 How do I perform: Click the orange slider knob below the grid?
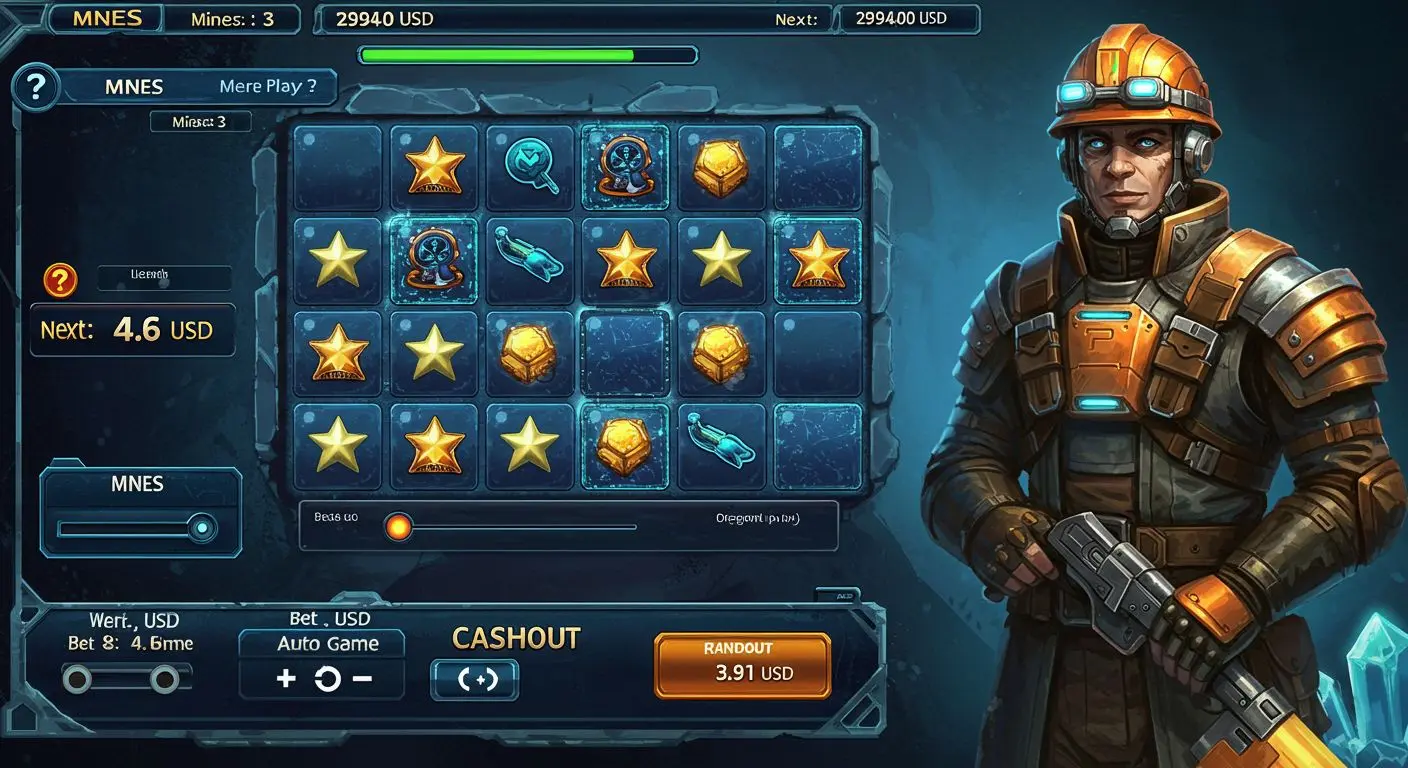(x=398, y=527)
